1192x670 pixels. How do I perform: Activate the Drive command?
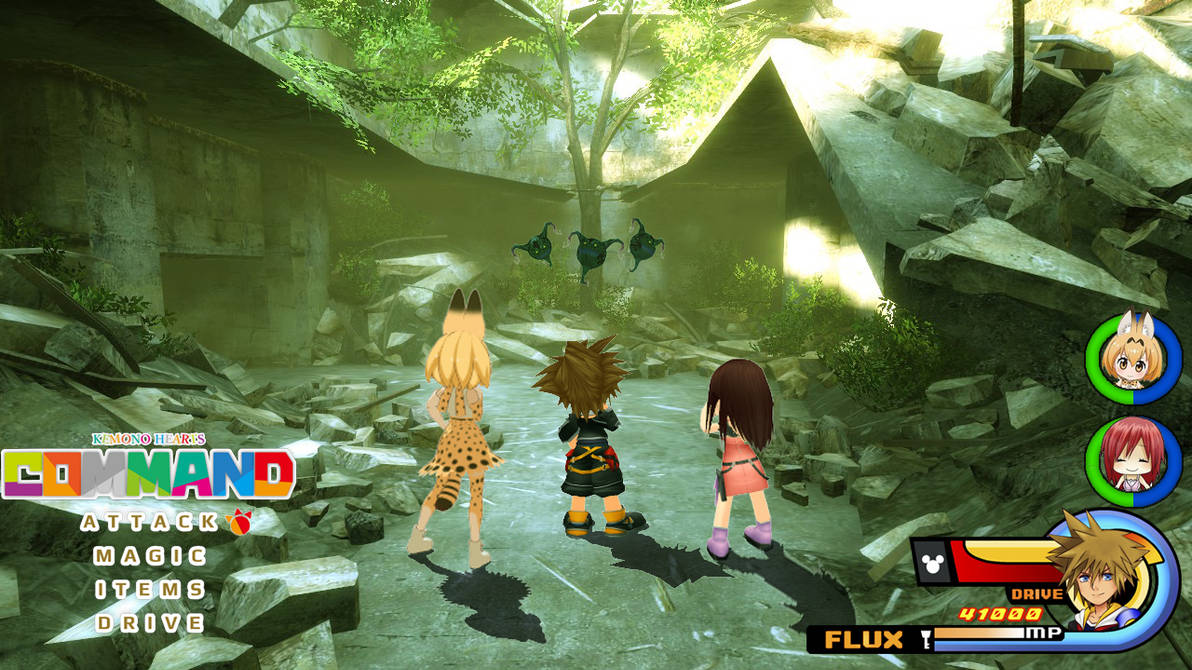pyautogui.click(x=149, y=623)
